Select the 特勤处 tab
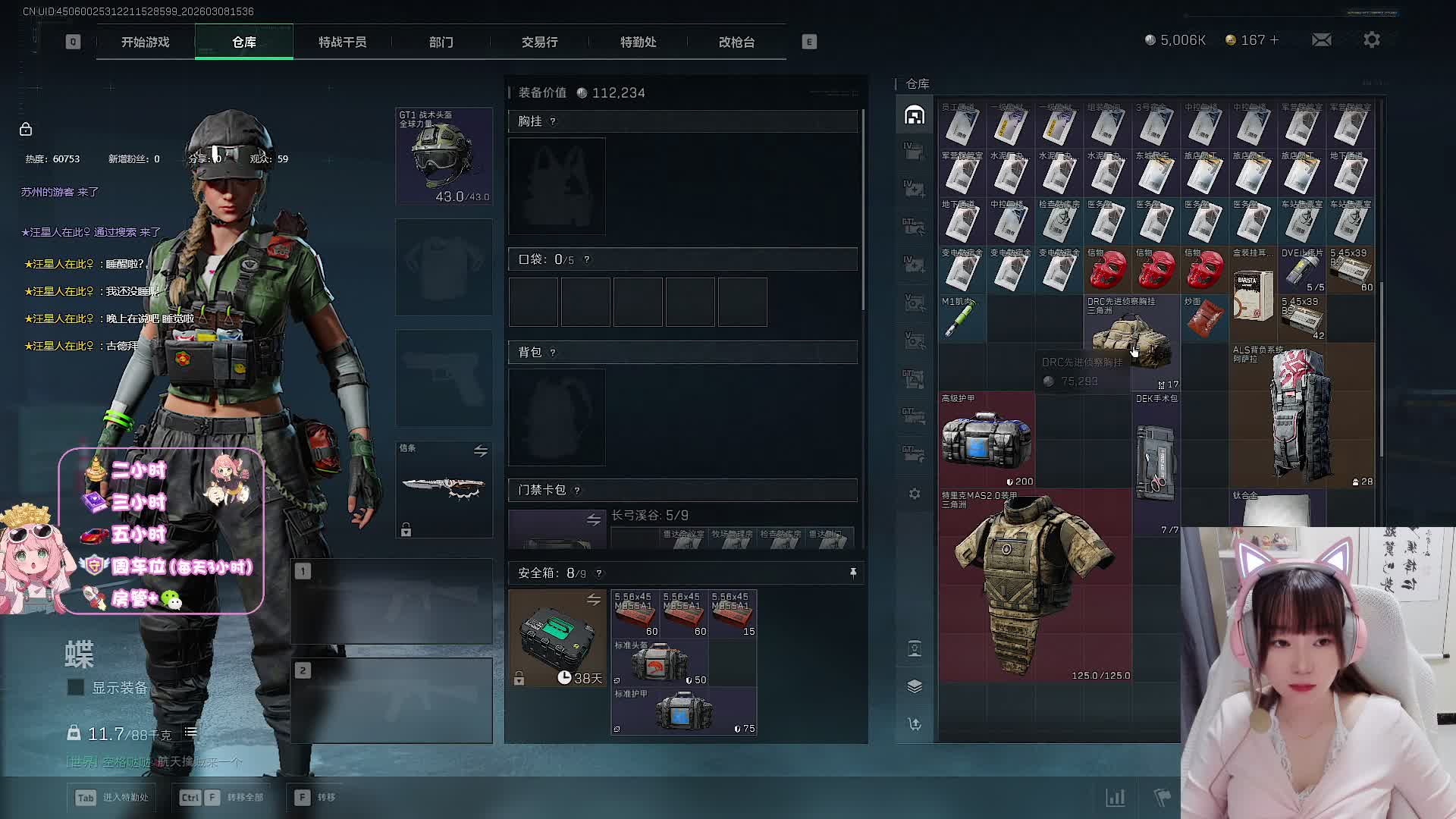 [638, 42]
